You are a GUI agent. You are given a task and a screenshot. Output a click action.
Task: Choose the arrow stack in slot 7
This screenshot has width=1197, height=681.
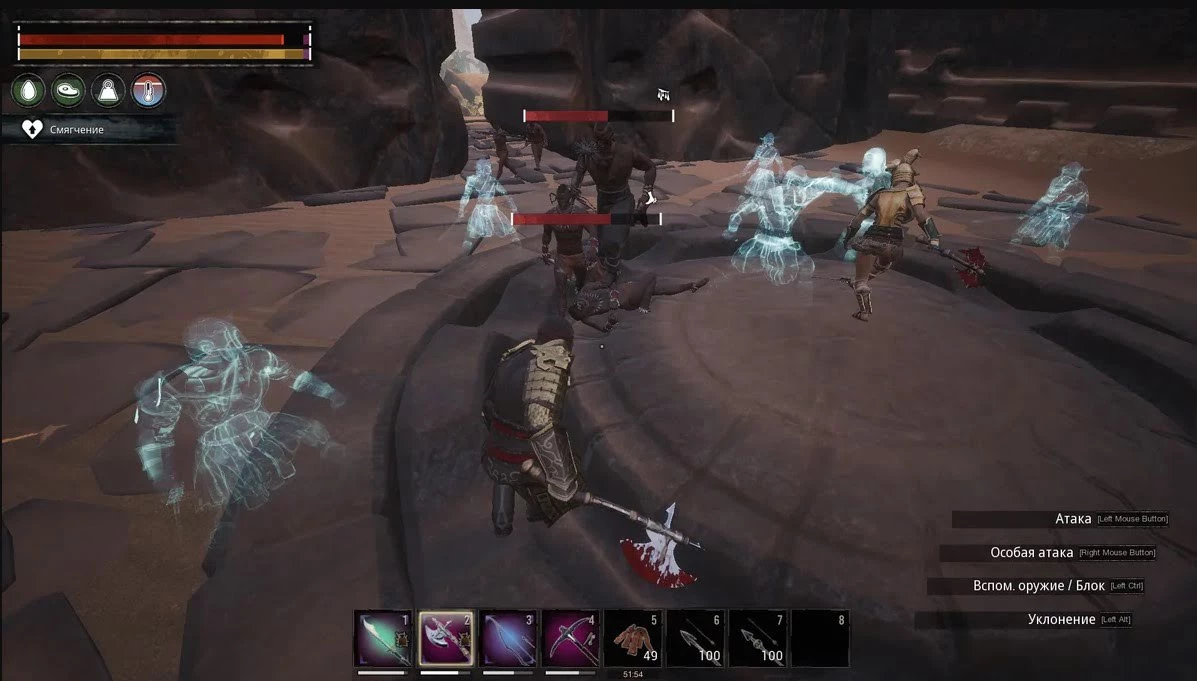(757, 639)
